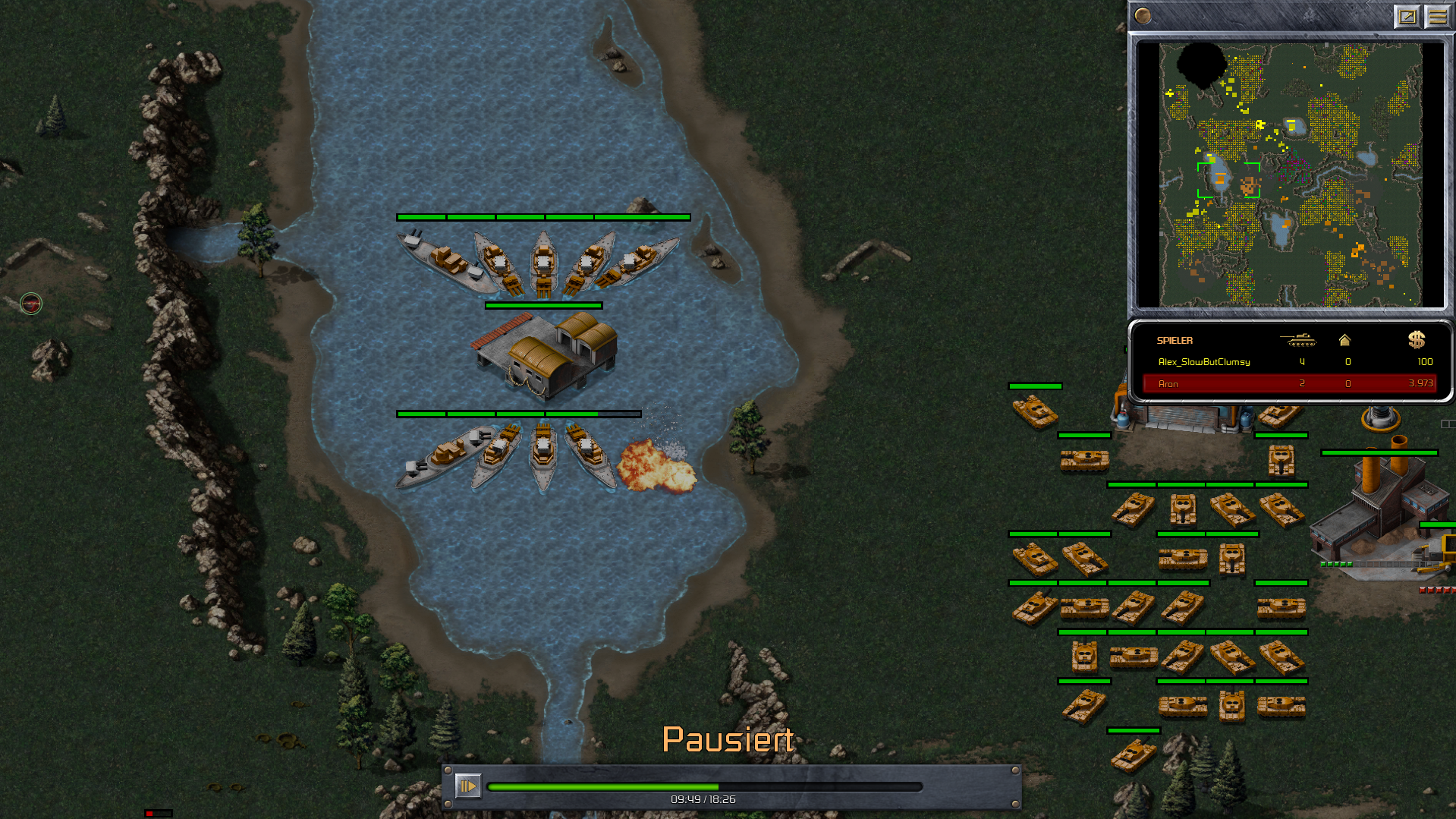
Task: Click the dollar credits column icon
Action: pyautogui.click(x=1416, y=340)
